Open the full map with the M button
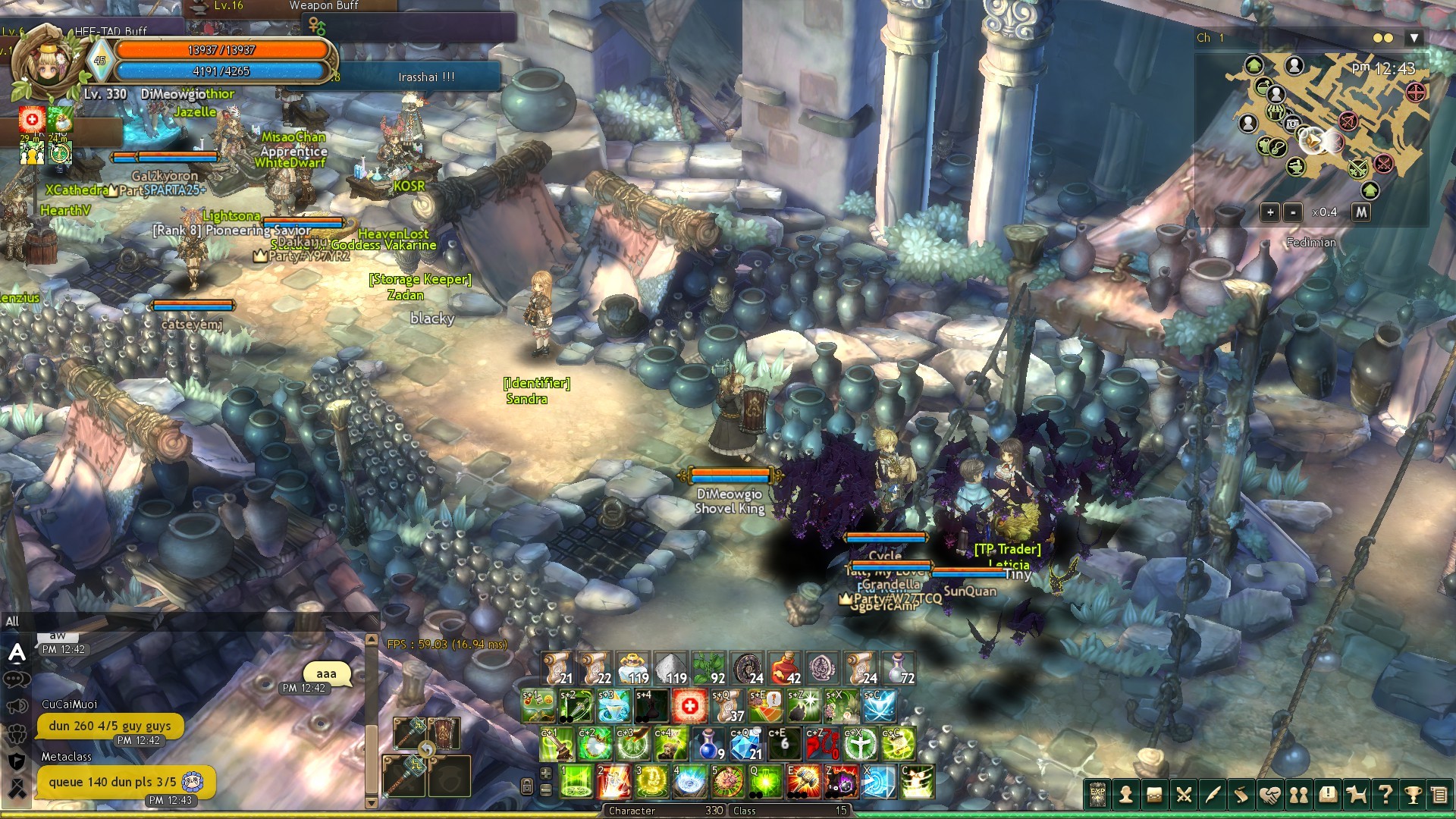 click(x=1361, y=212)
